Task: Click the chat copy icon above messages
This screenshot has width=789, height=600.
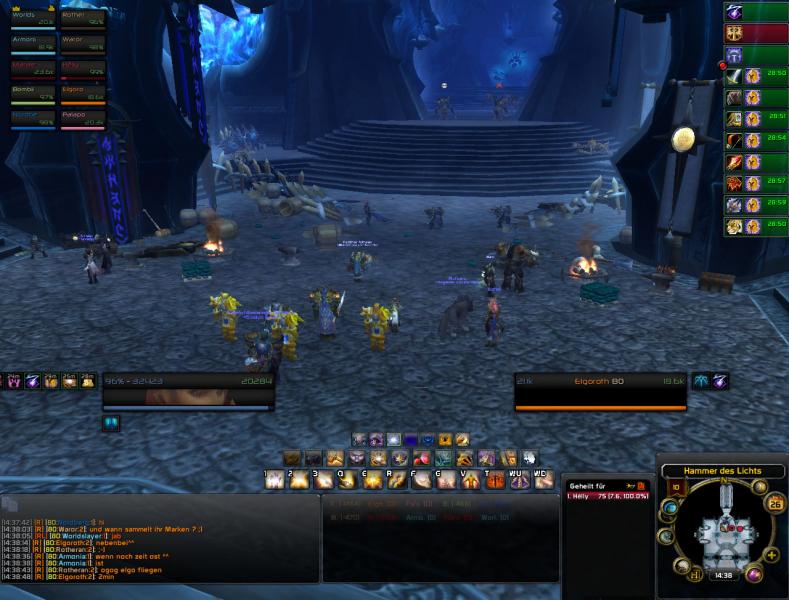Action: (x=9, y=504)
